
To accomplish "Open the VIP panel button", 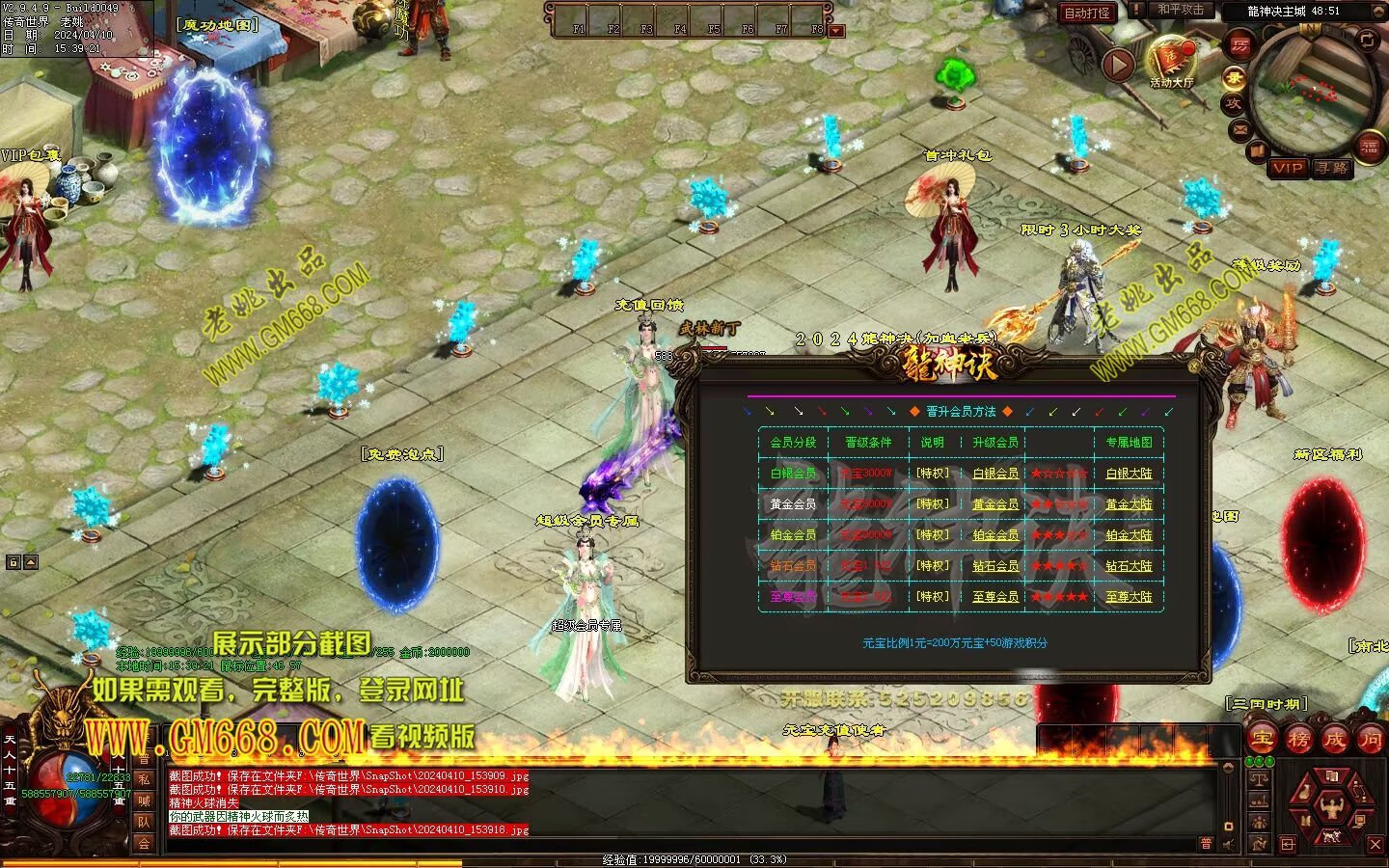I will coord(1289,168).
